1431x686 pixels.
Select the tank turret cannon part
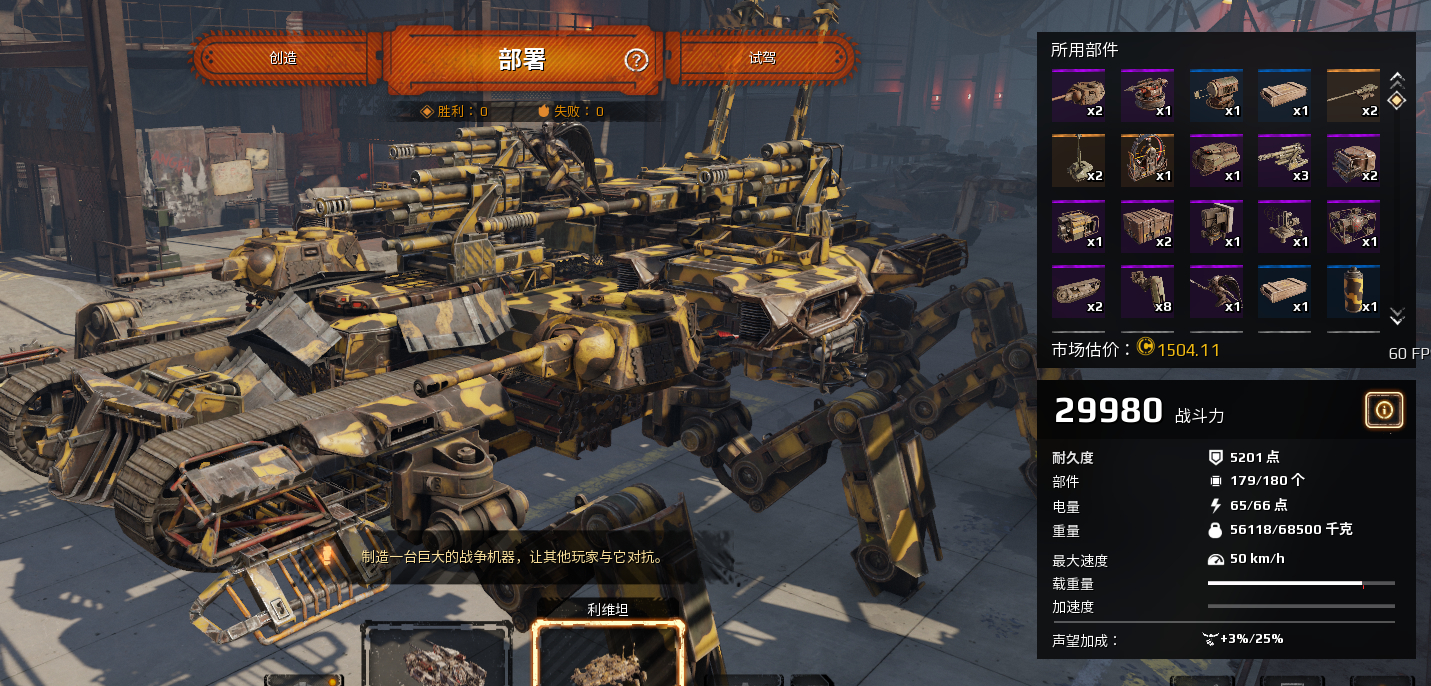point(1077,95)
